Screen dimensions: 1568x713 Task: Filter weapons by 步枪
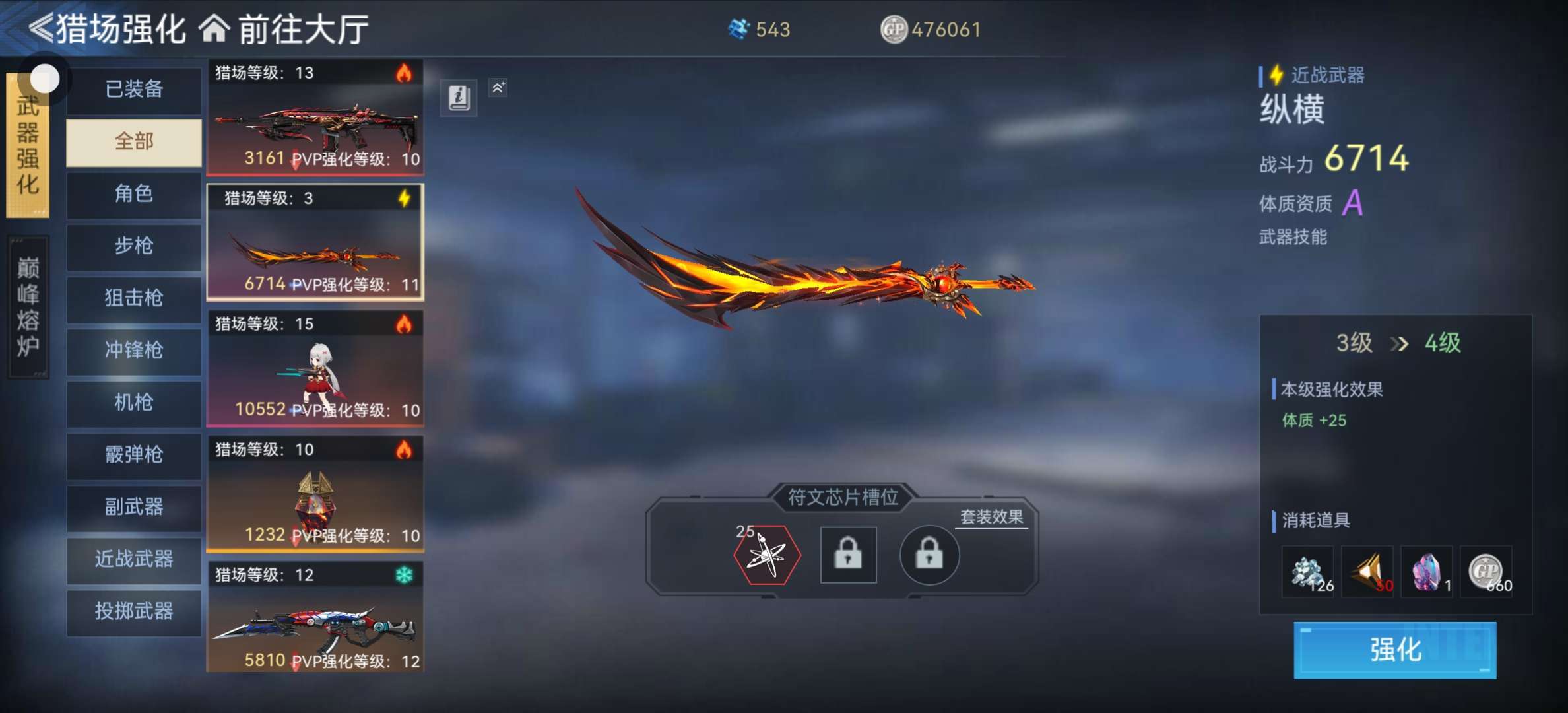134,246
